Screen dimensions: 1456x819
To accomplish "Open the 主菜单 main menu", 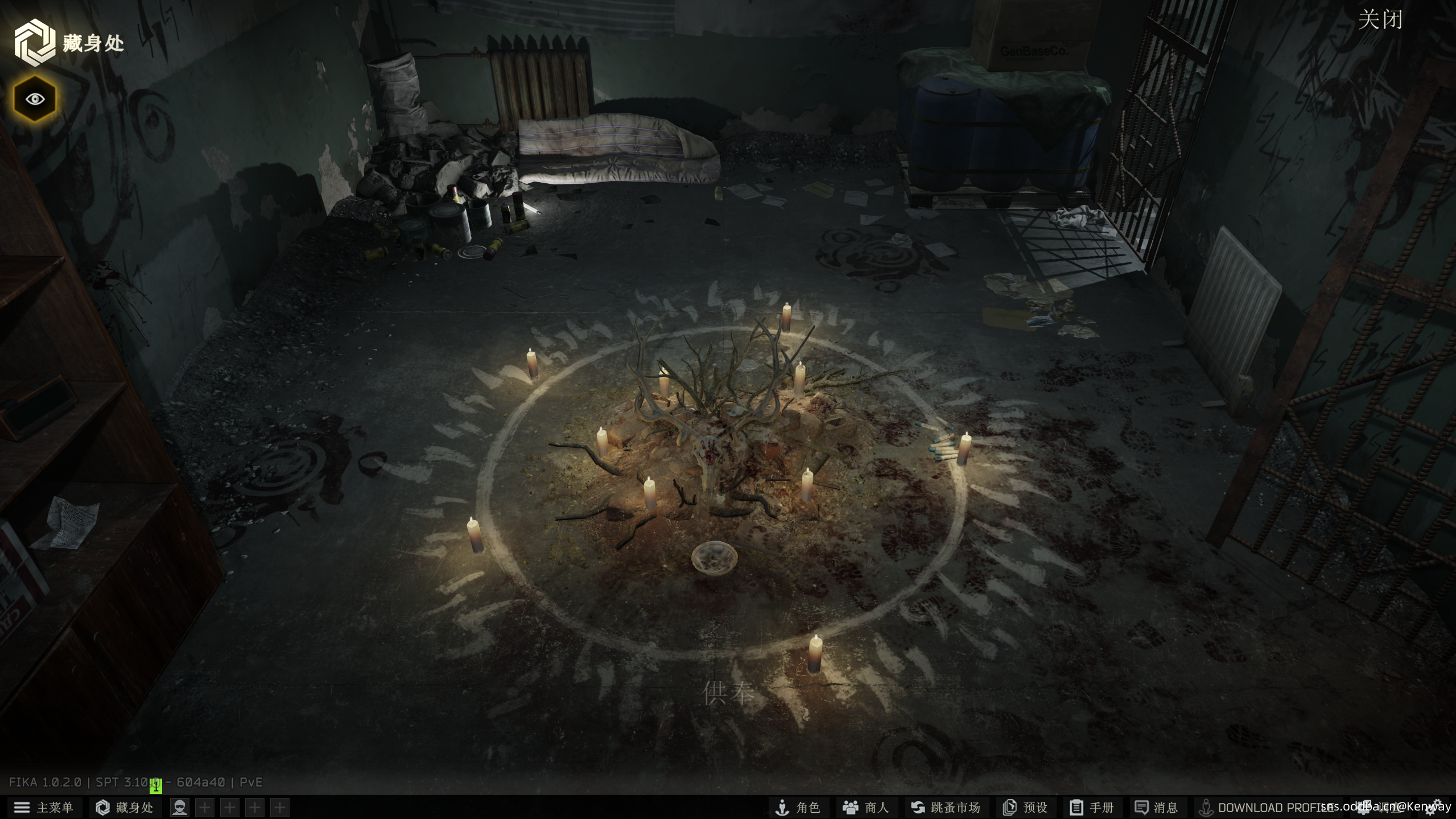I will coord(44,807).
